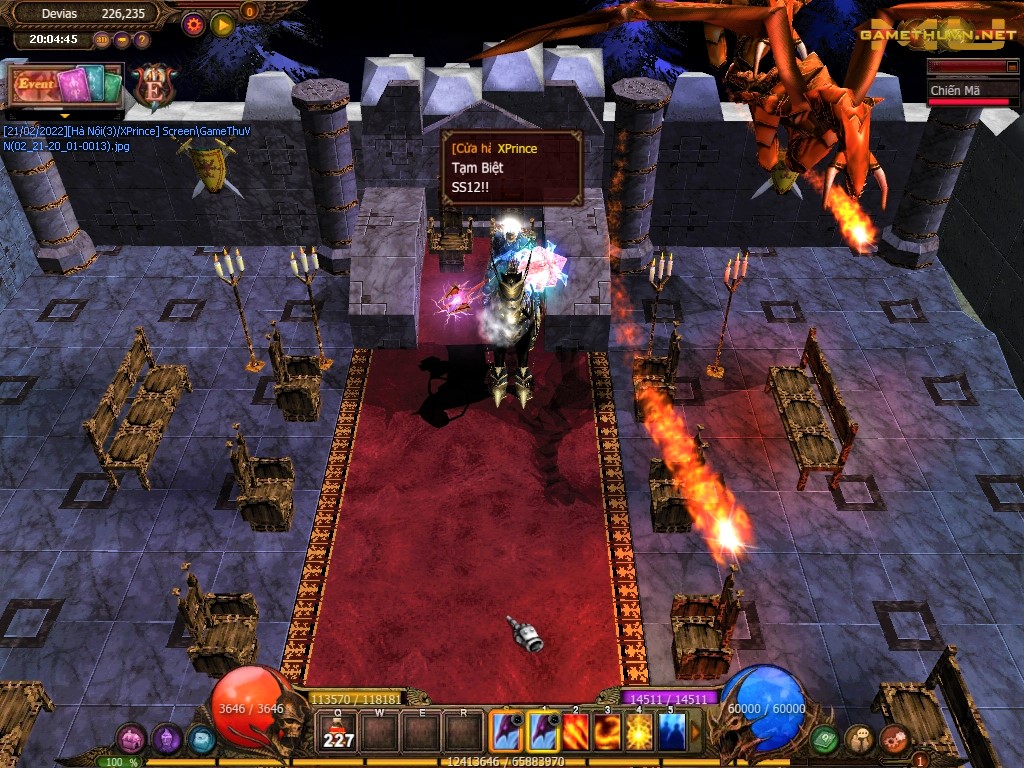The height and width of the screenshot is (768, 1024).
Task: Open the green book icon
Action: click(824, 739)
